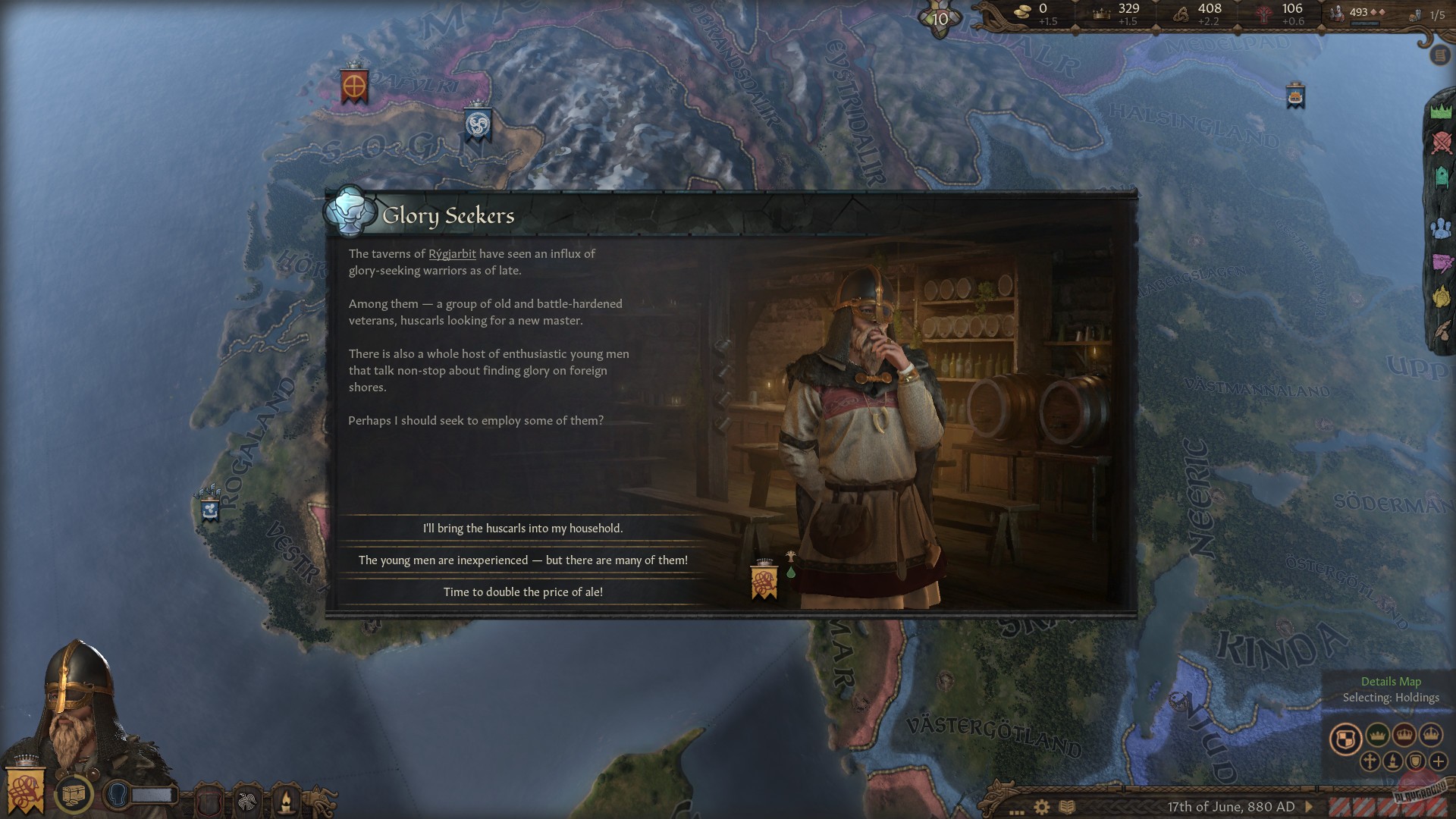
Task: Expand extra map modes with the plus button
Action: 1439,763
